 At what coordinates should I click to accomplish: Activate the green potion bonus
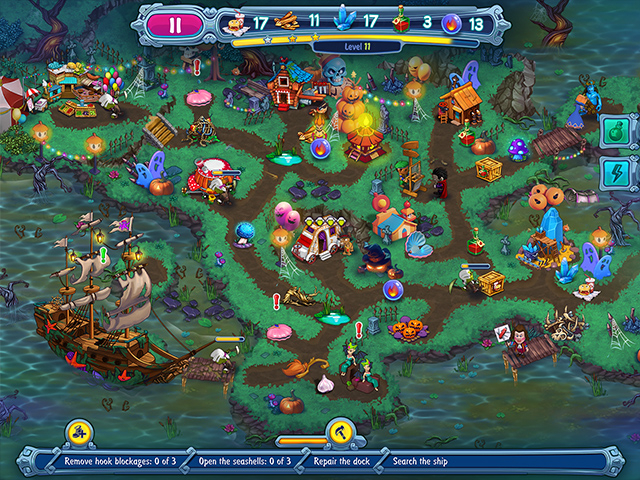coord(614,130)
